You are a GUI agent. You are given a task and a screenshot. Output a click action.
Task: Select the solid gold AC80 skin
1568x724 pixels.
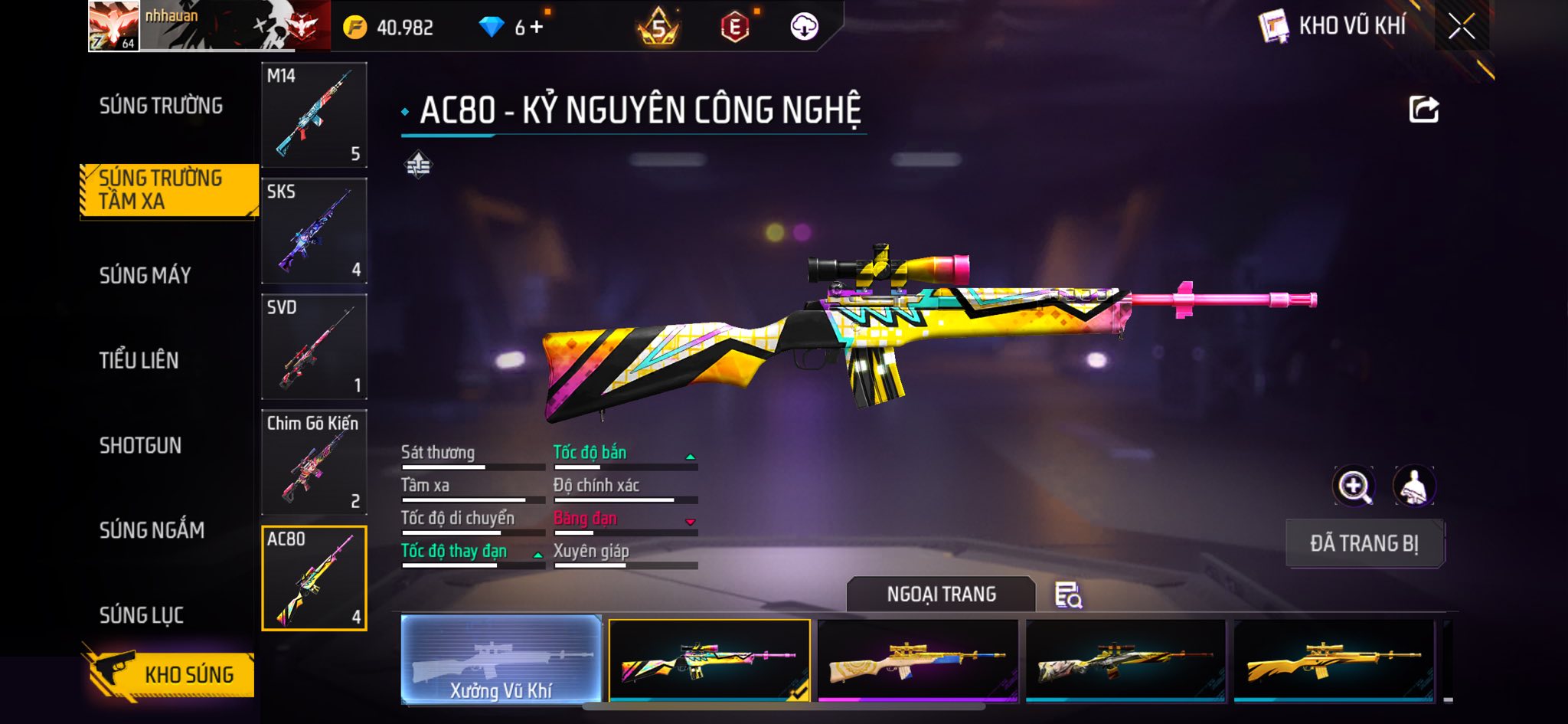tap(1333, 660)
